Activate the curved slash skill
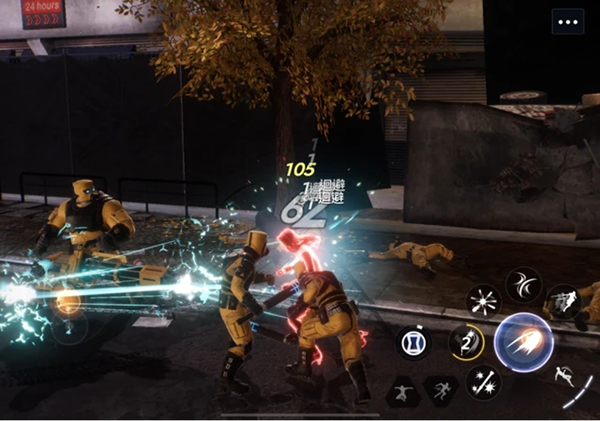 pos(523,285)
